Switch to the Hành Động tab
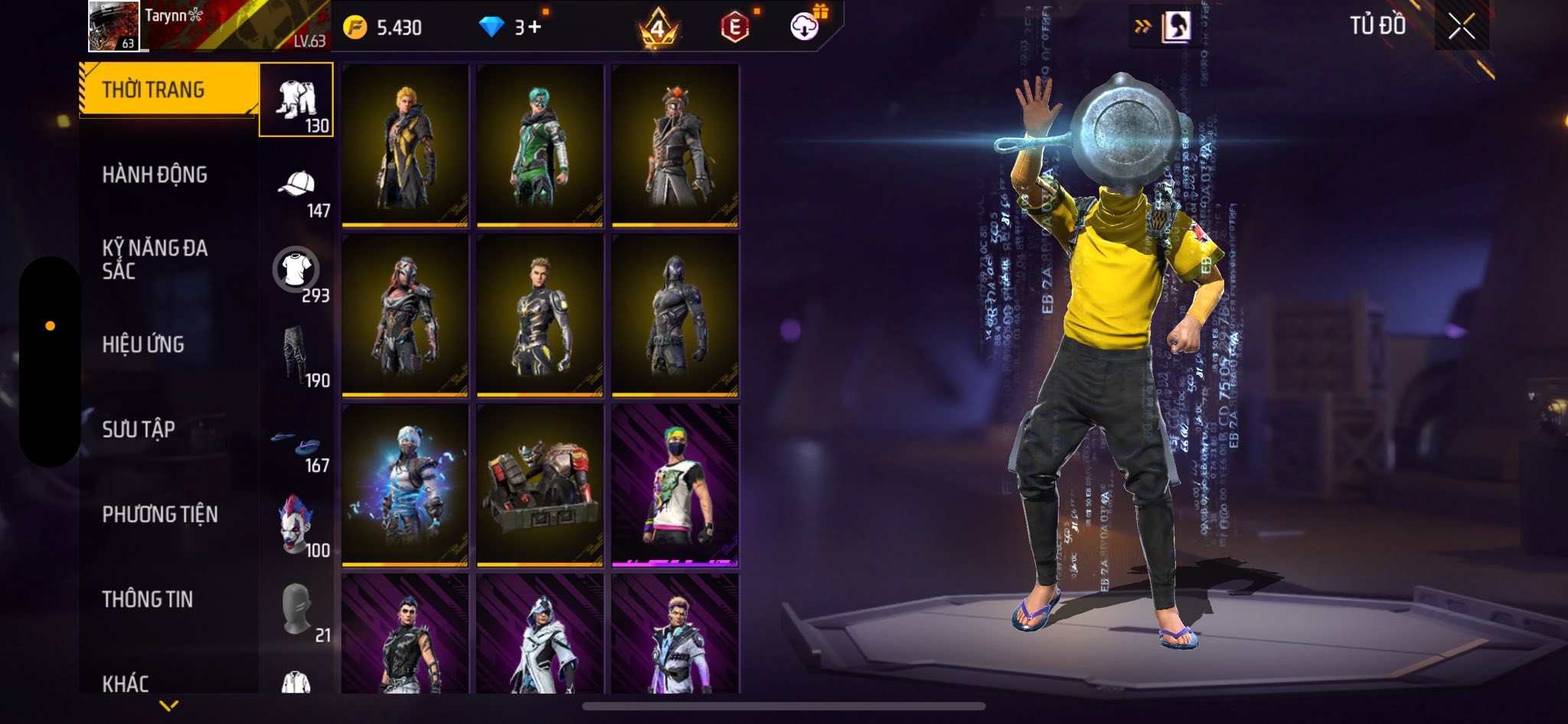Screen dimensions: 1568x724 pyautogui.click(x=155, y=175)
